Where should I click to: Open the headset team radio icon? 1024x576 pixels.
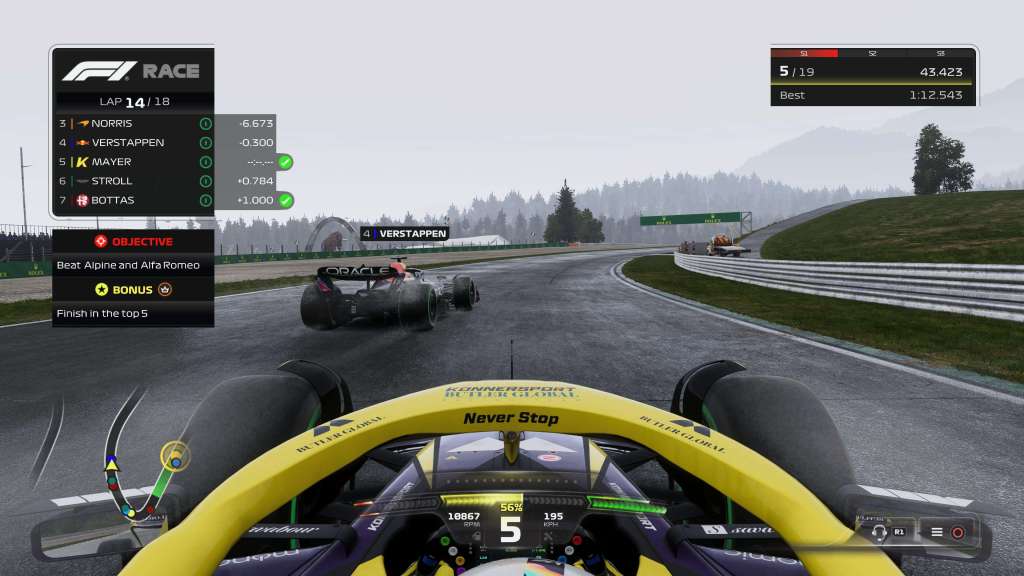tap(880, 532)
